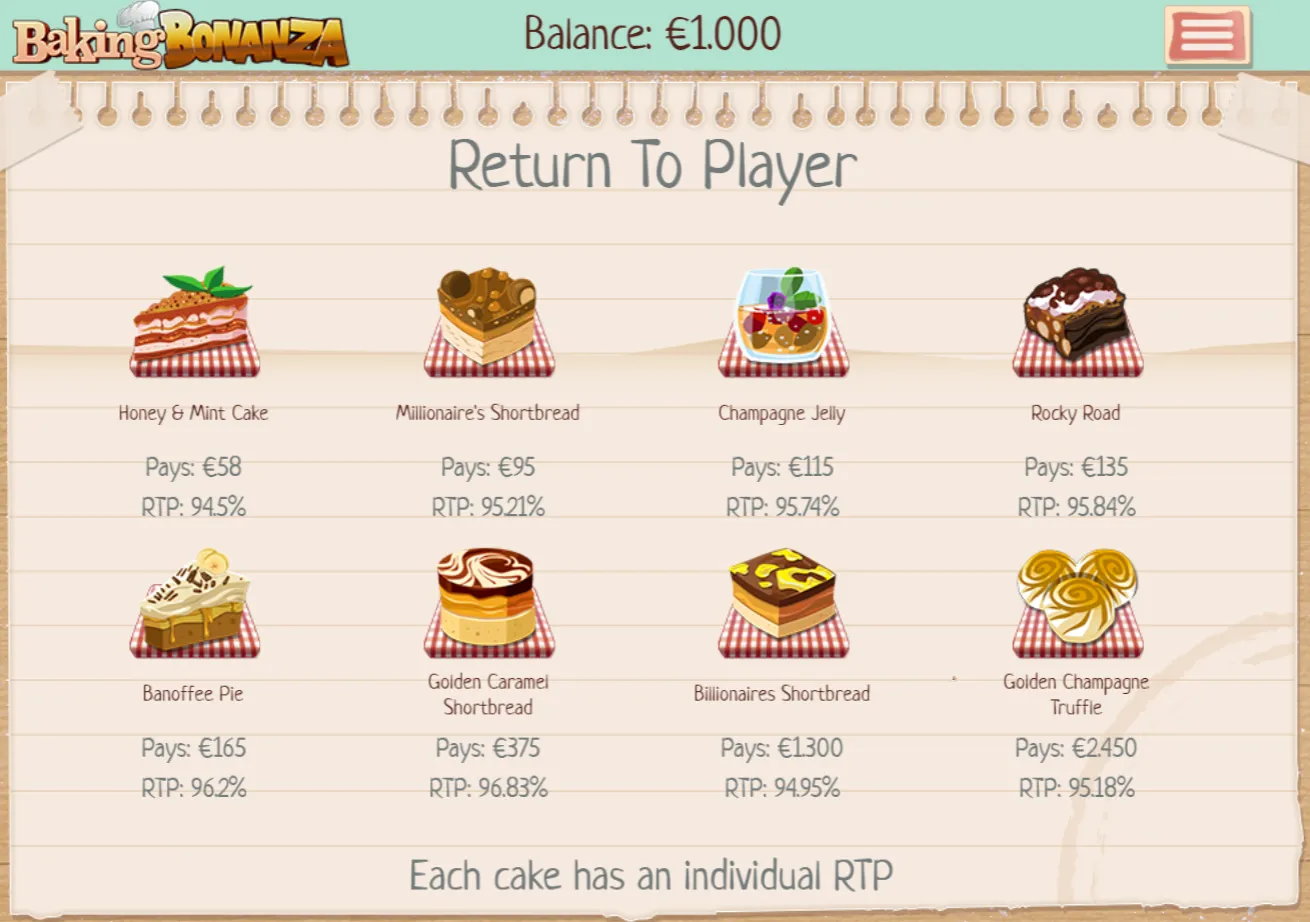
Task: Pick the Billionaires Shortbread symbol
Action: [783, 600]
